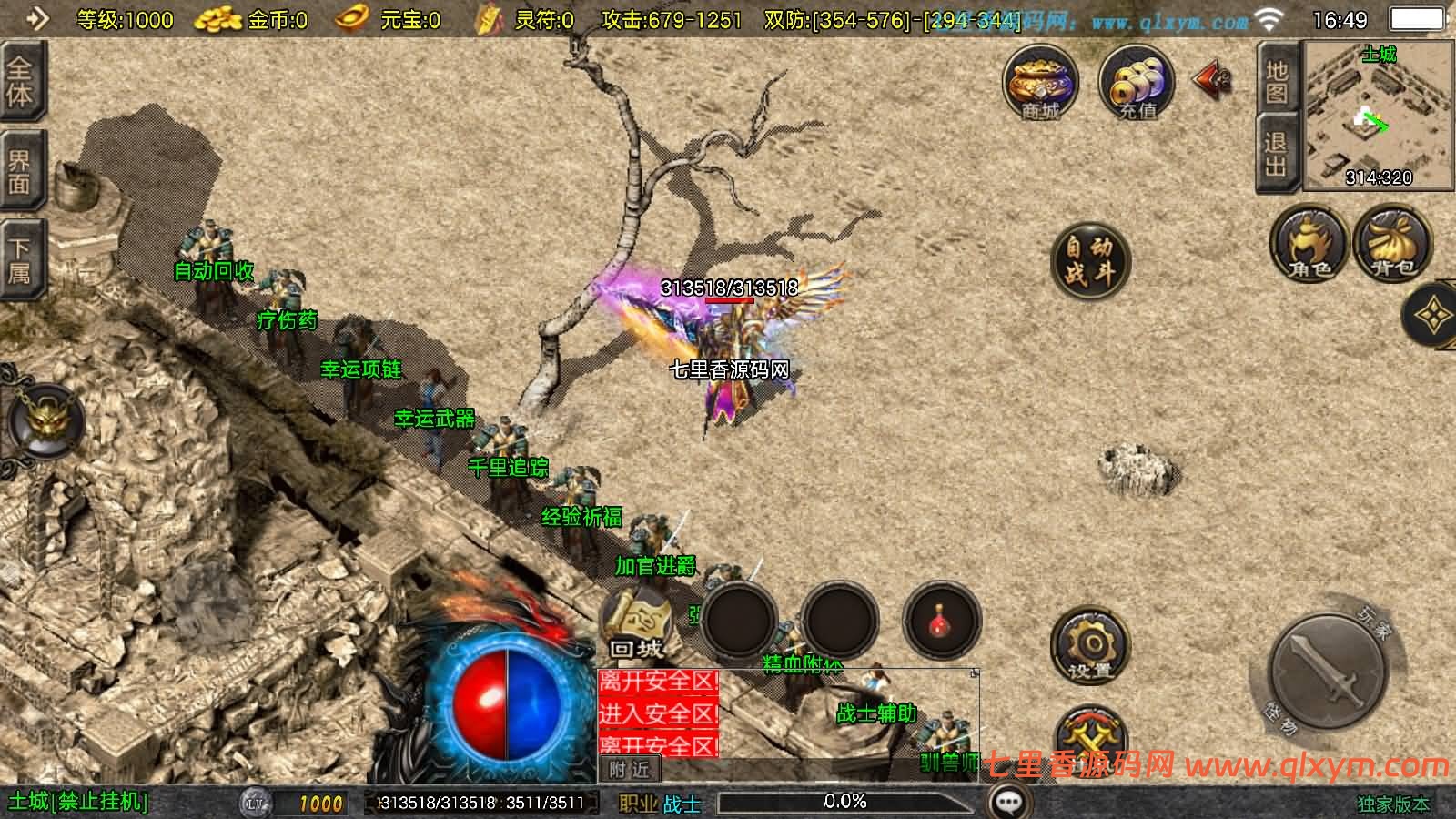Image resolution: width=1456 pixels, height=819 pixels.
Task: Open the 附近 nearby chat channel
Action: tap(630, 770)
